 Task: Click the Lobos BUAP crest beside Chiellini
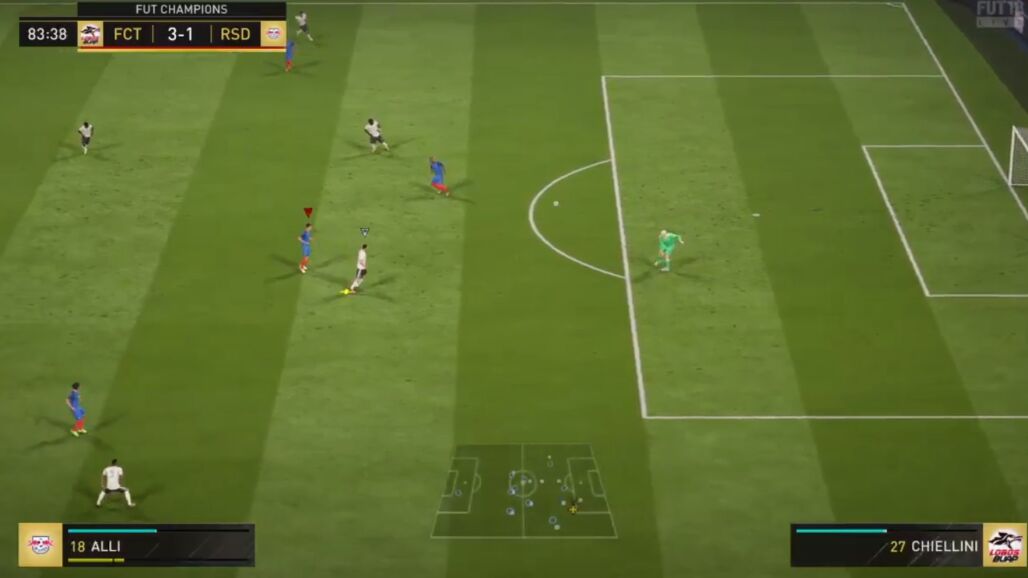pos(1004,545)
